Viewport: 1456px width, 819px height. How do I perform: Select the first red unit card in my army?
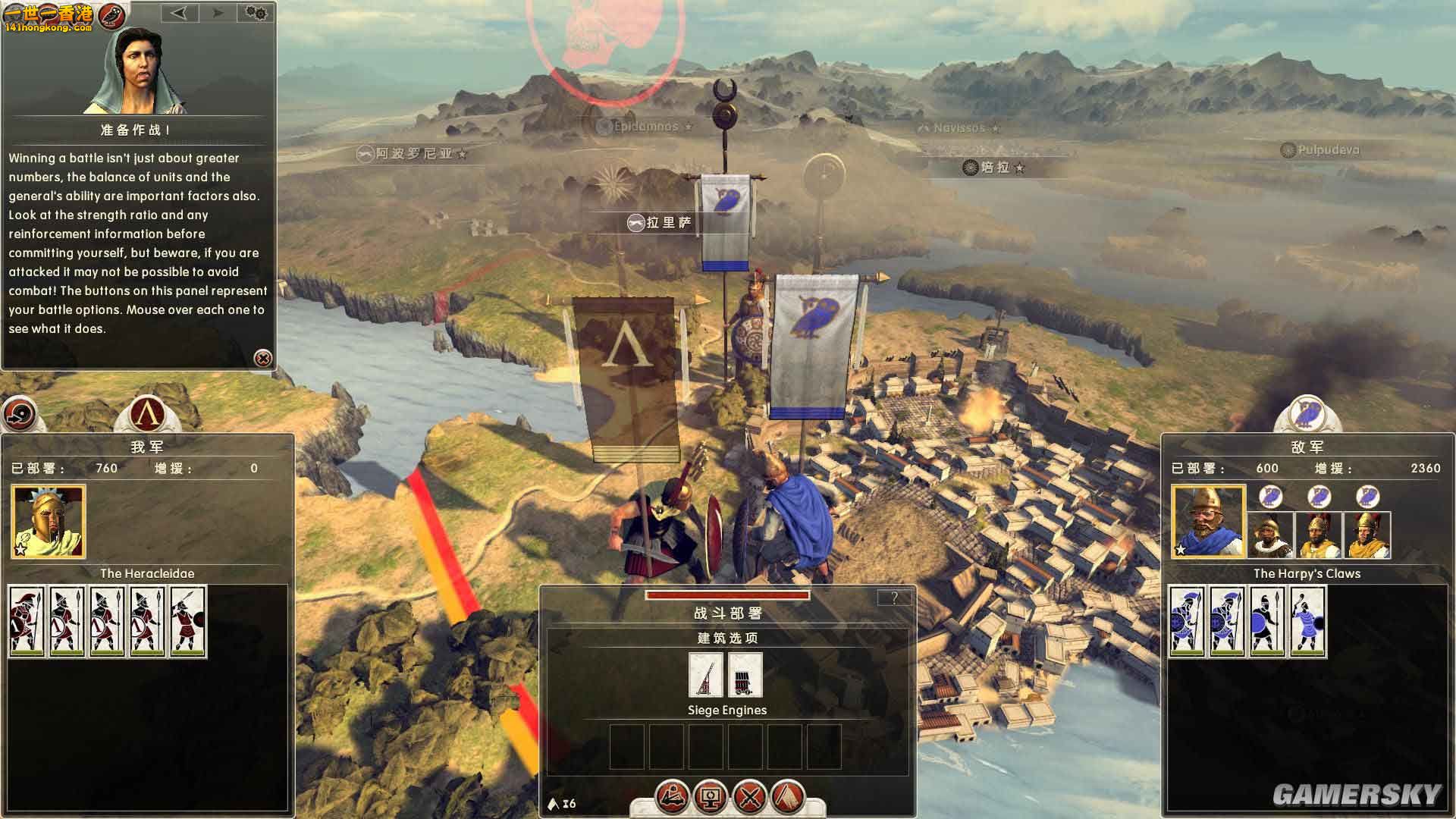(27, 620)
